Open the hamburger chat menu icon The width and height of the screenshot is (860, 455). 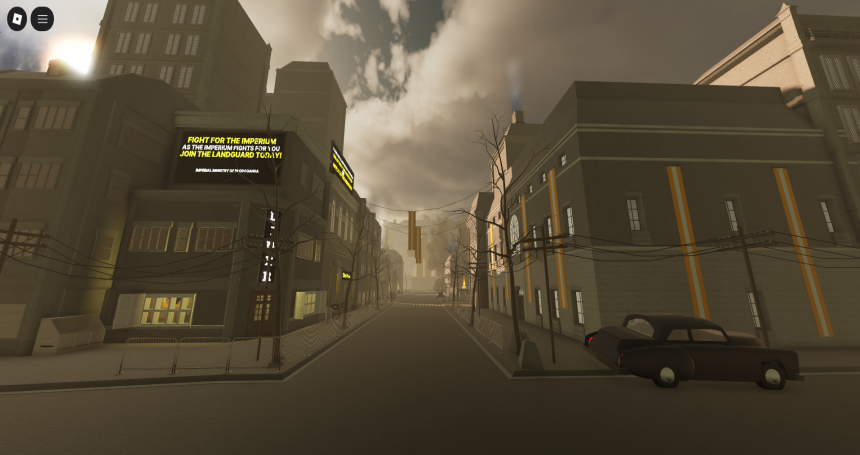tap(42, 19)
